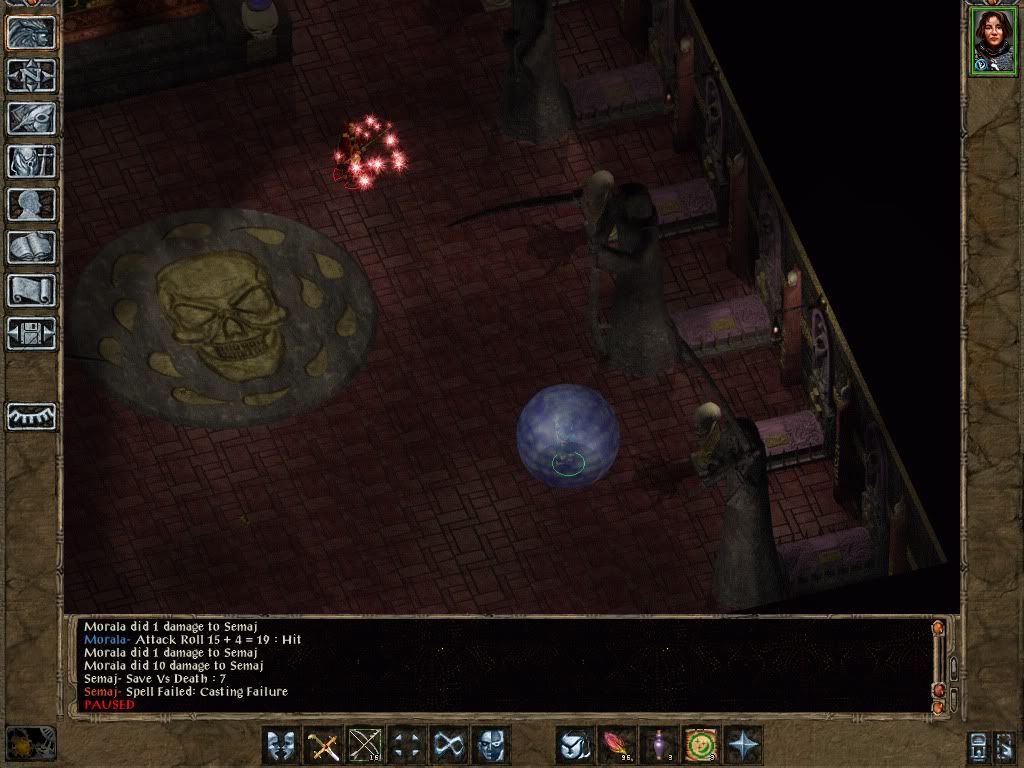This screenshot has height=768, width=1024.
Task: Return to game with the top sidebar button
Action: point(31,32)
